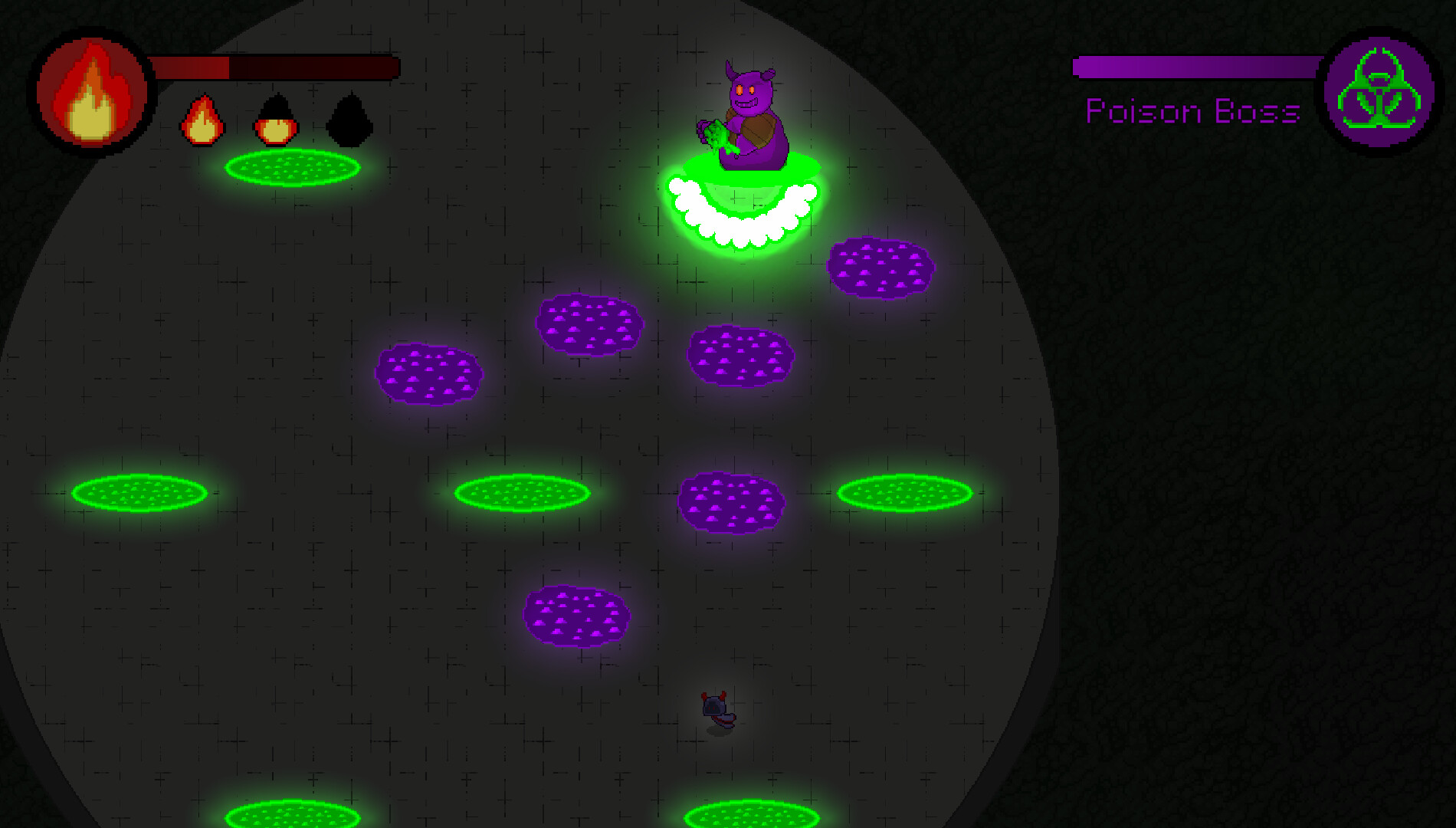Click the second lit fire charge icon
Screen dimensions: 1456x828
click(x=276, y=121)
